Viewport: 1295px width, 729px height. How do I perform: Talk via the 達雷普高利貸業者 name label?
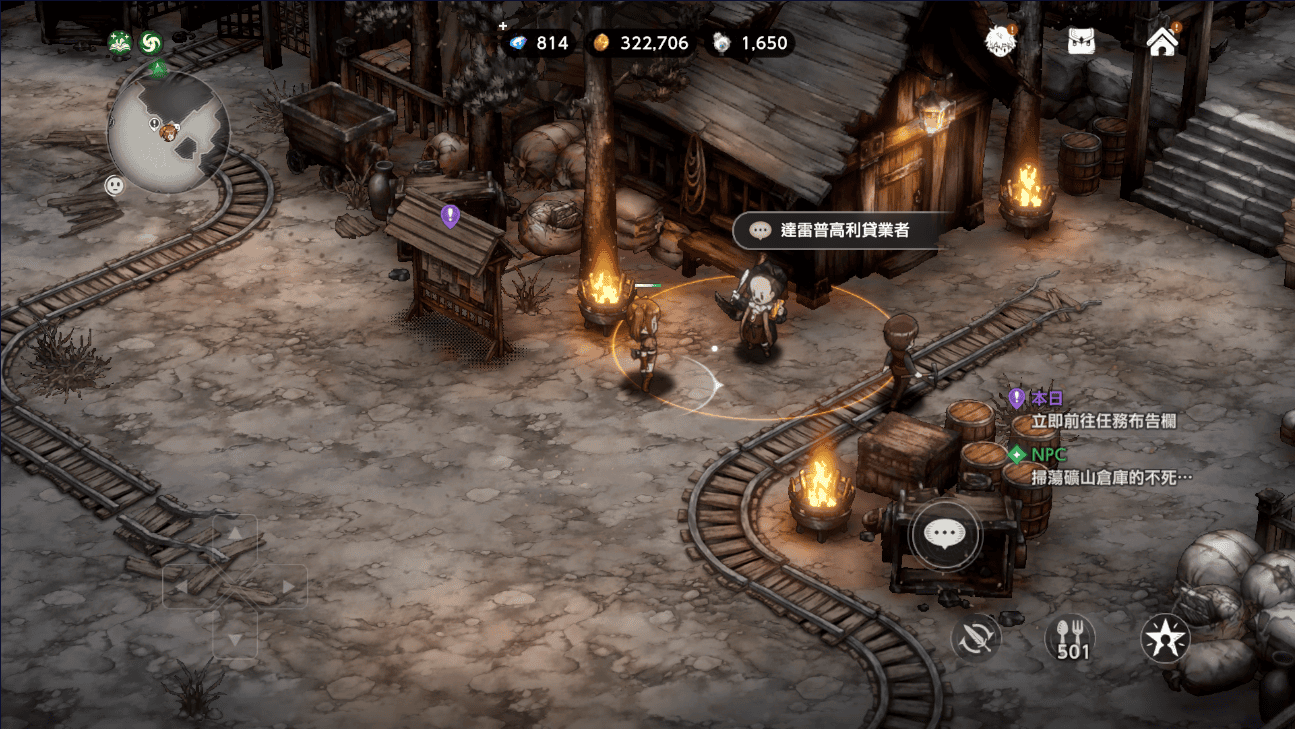(835, 230)
